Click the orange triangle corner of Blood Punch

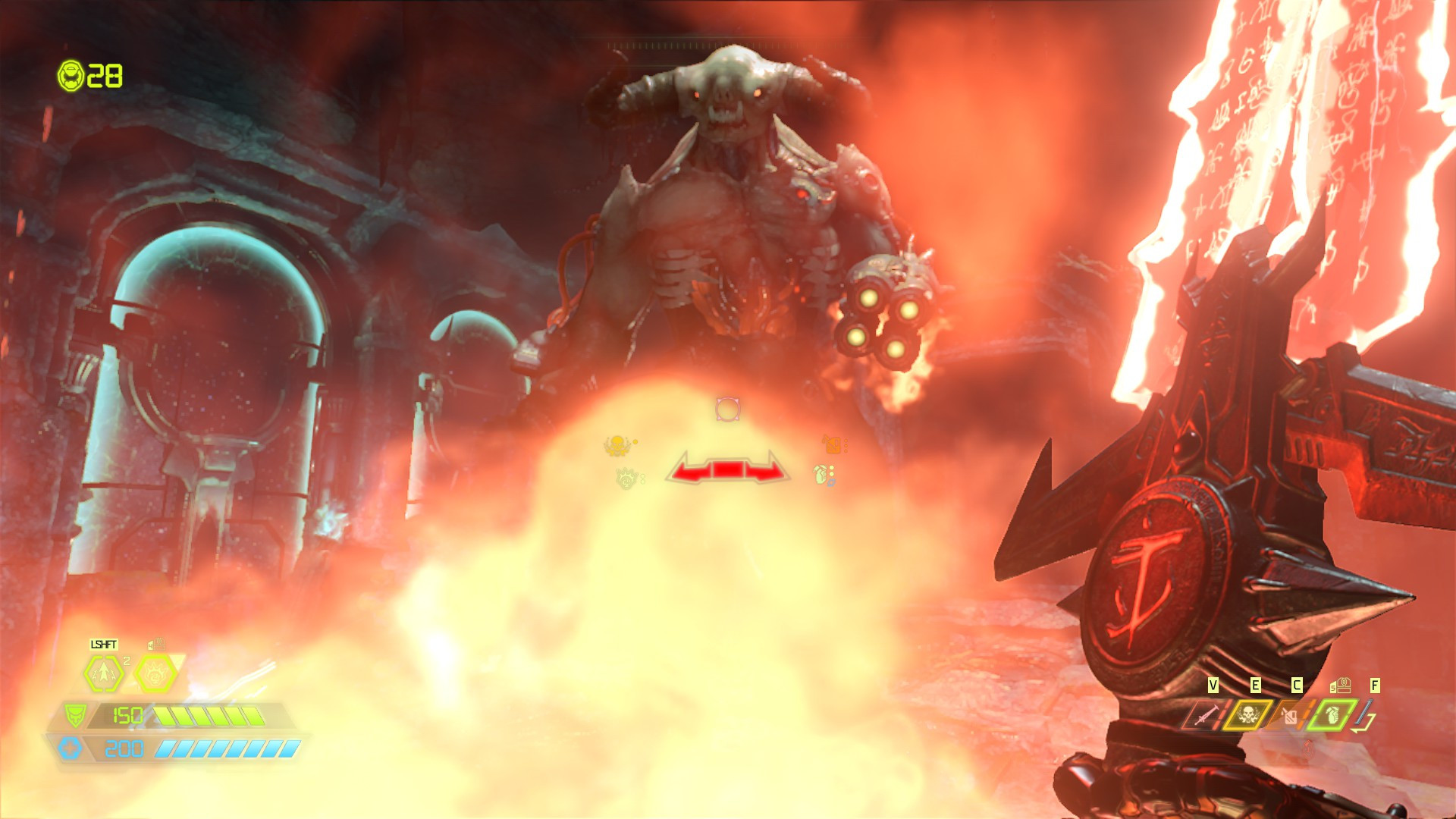point(177,661)
